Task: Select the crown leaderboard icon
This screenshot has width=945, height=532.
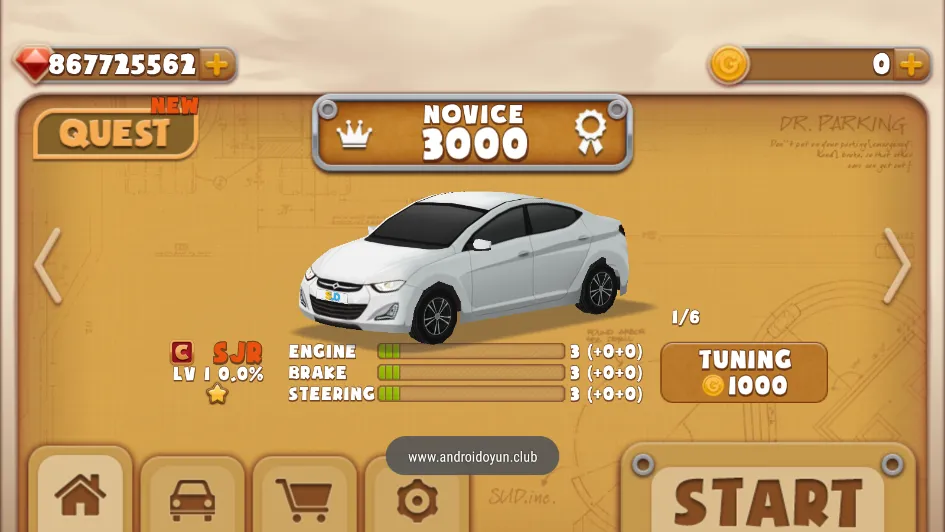Action: pos(354,134)
